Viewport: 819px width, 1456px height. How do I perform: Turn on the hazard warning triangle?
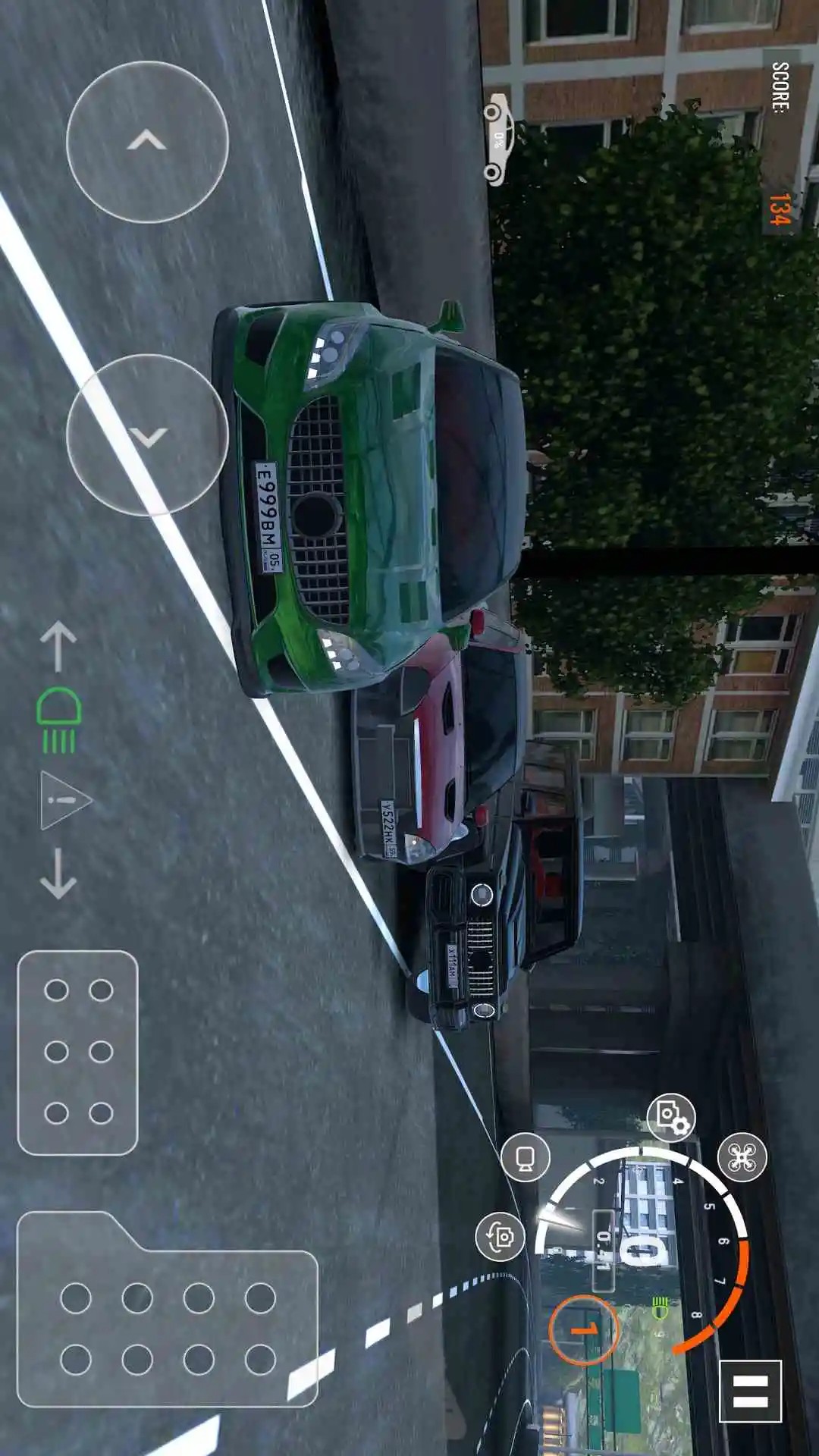pos(65,799)
